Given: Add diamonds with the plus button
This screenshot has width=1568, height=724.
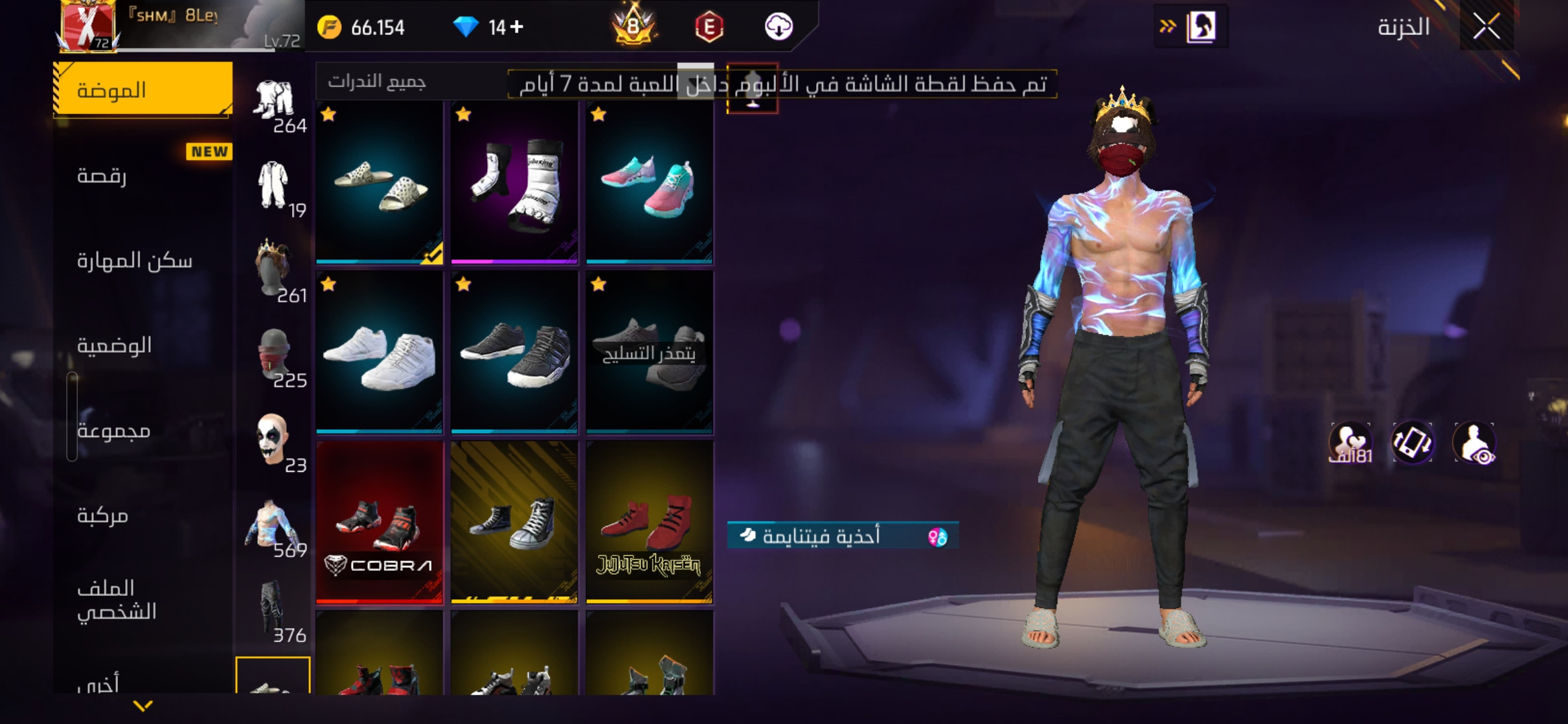Looking at the screenshot, I should 517,27.
